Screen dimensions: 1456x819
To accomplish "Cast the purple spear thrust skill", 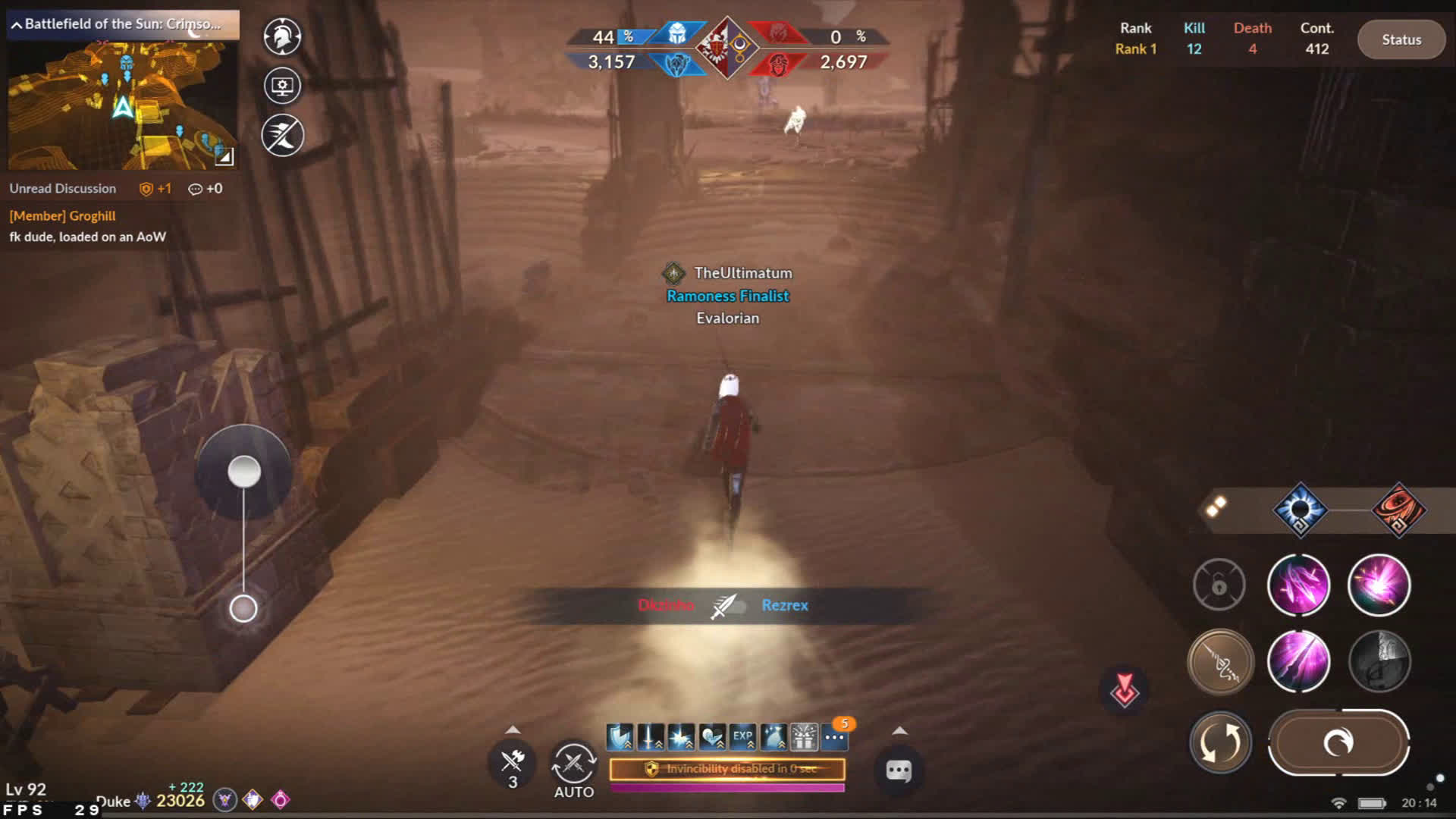I will [x=1298, y=661].
